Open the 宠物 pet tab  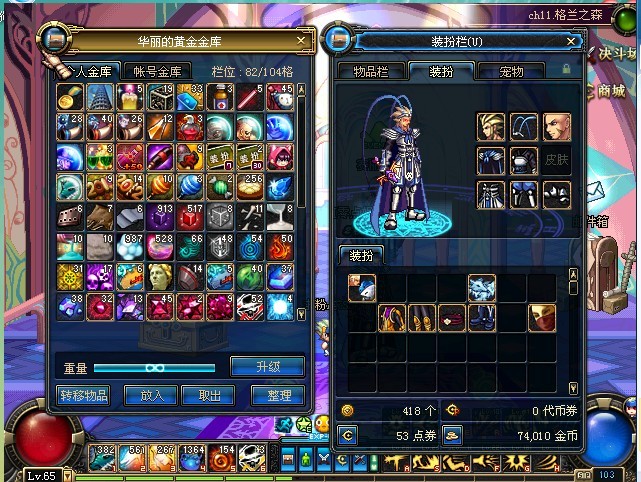coord(511,71)
